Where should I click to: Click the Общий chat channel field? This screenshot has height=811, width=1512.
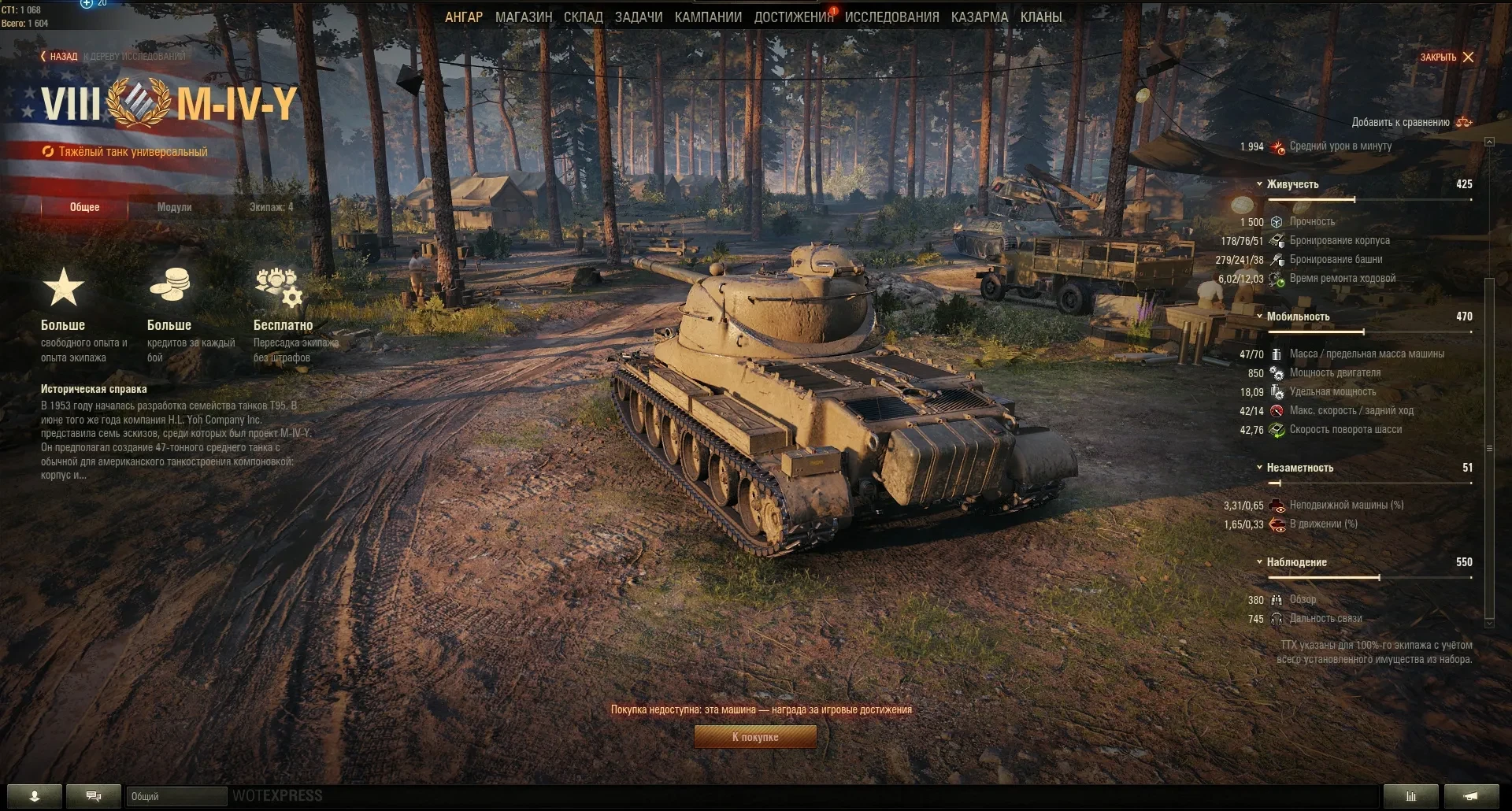click(x=176, y=797)
